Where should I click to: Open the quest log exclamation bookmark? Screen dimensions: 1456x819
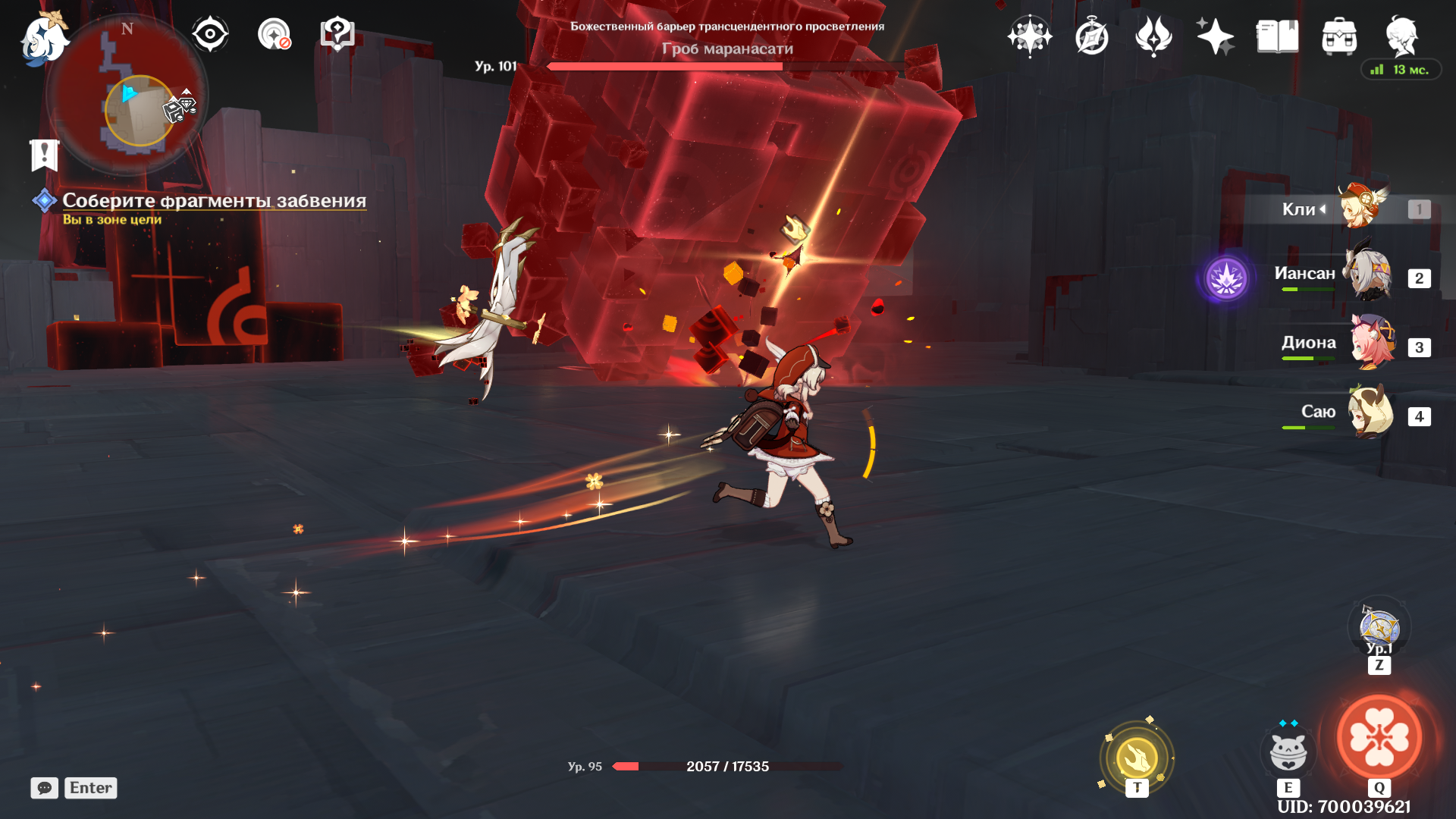[45, 155]
